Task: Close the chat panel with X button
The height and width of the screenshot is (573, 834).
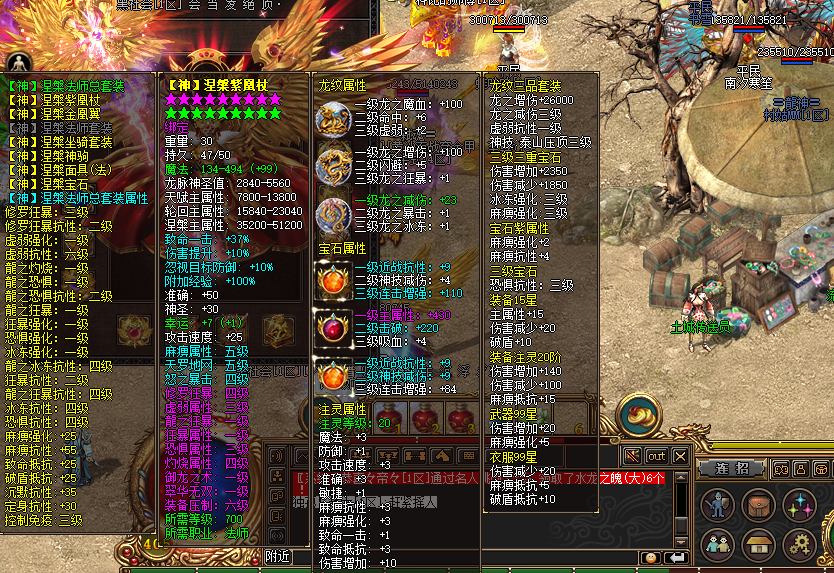Action: coord(680,456)
